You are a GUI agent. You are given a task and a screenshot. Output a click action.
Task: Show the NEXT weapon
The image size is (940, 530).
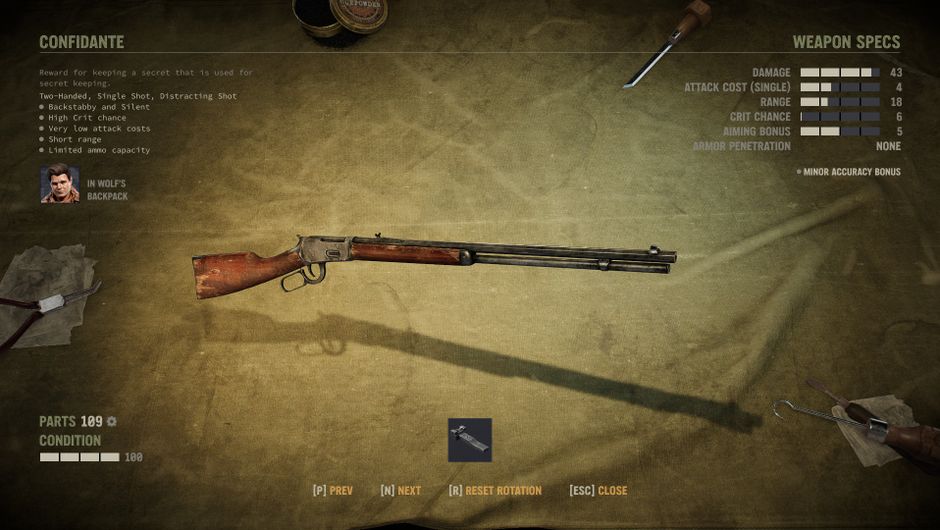tap(401, 491)
